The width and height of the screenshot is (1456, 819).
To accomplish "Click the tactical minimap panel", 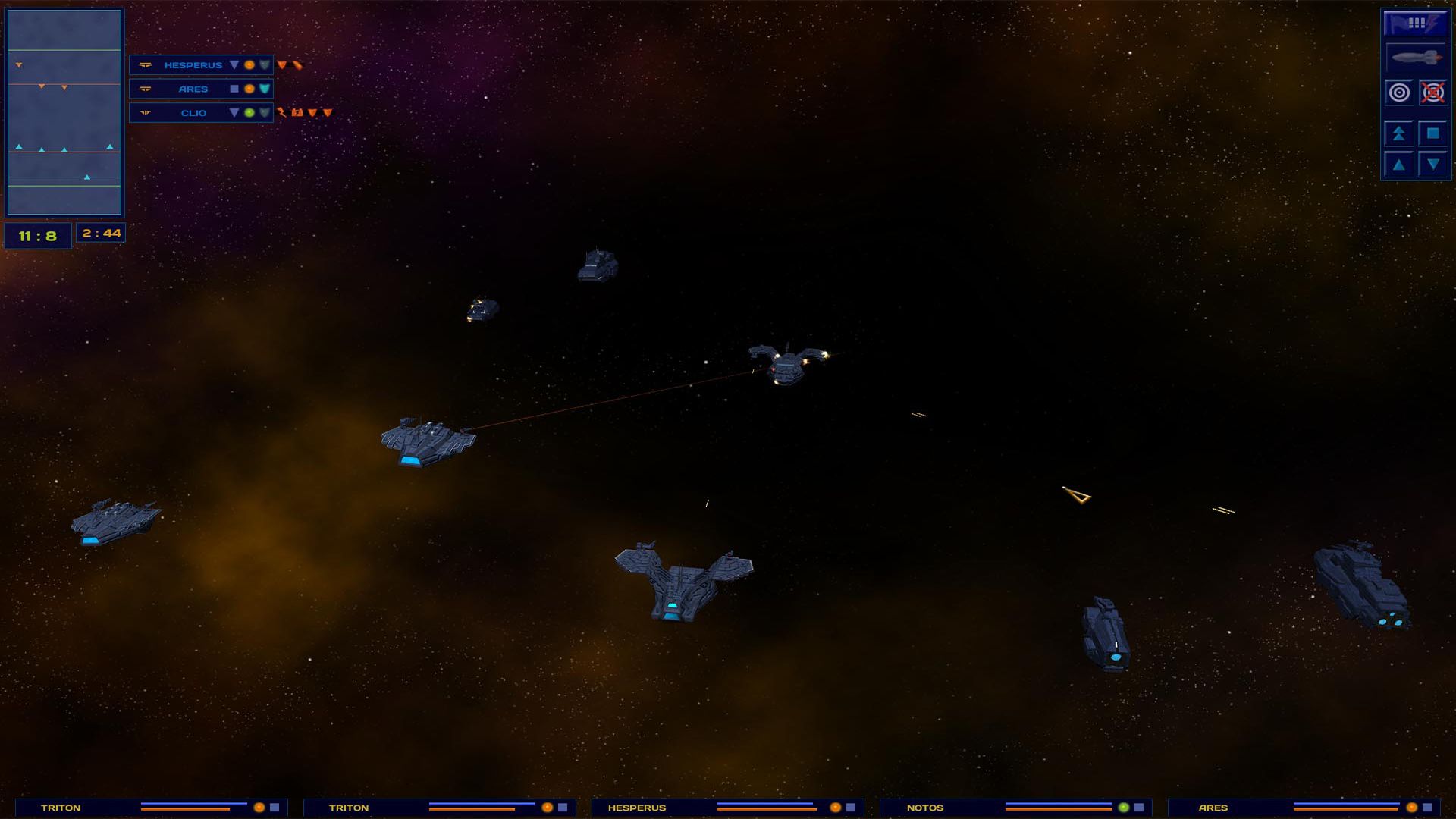I will pyautogui.click(x=64, y=112).
